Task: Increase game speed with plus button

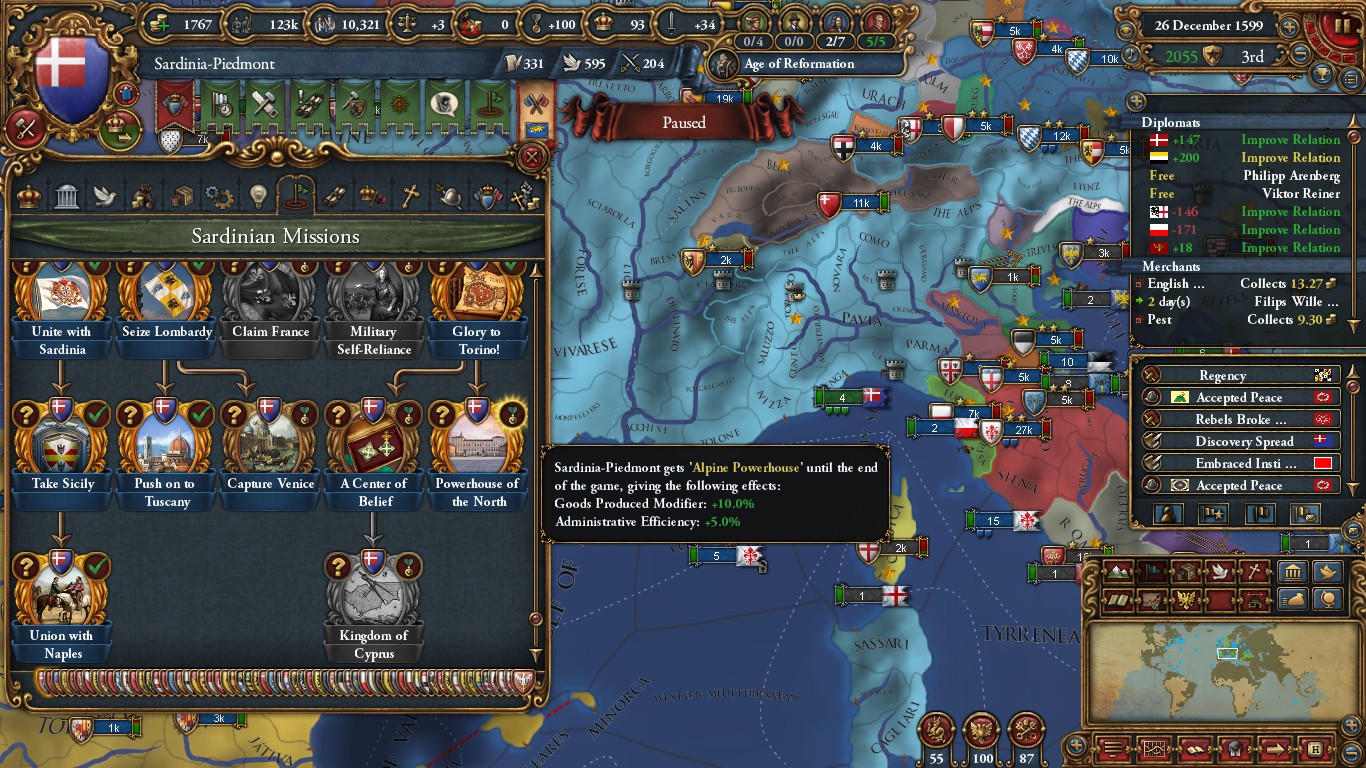Action: coord(1290,27)
